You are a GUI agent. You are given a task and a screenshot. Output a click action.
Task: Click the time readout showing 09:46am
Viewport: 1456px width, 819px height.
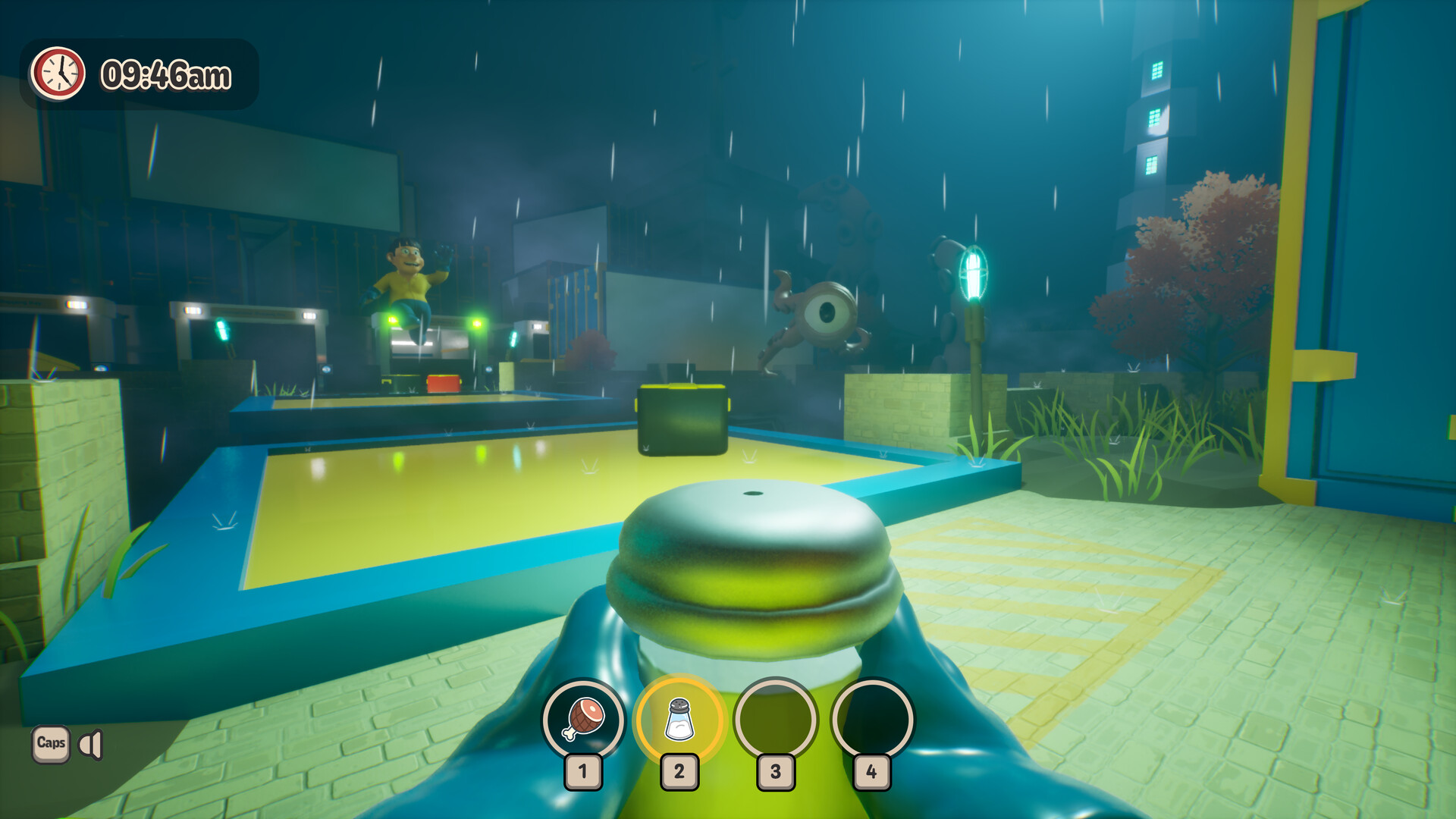click(167, 74)
